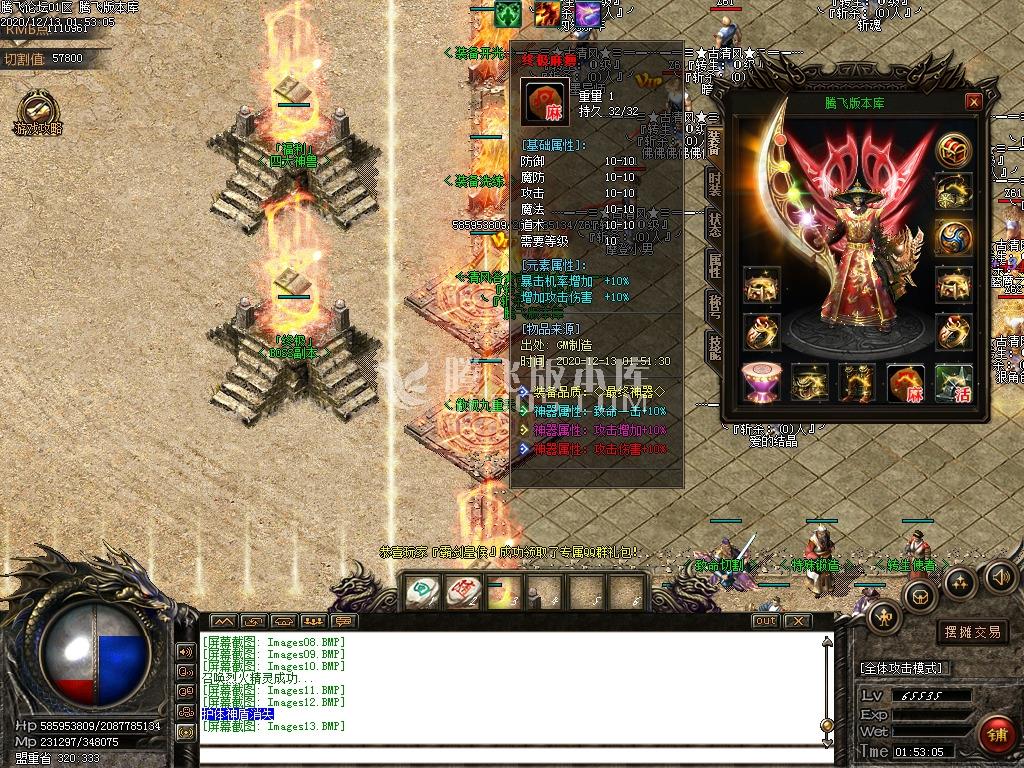This screenshot has height=768, width=1024.
Task: Switch to the 技能 skills tab
Action: (714, 346)
